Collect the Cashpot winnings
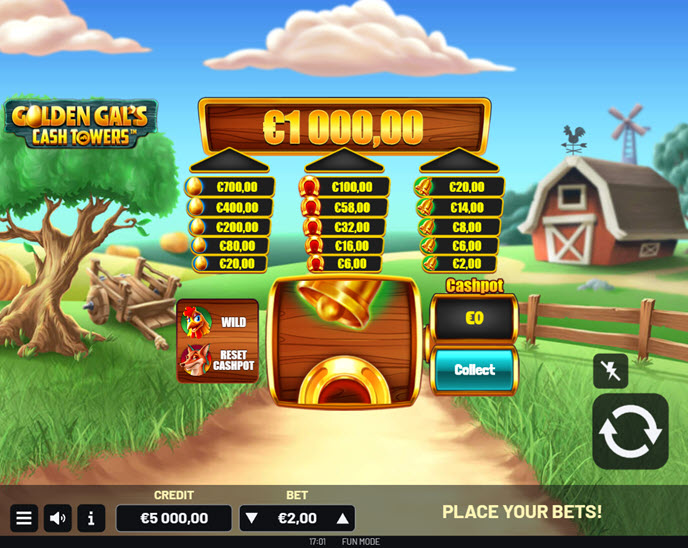Viewport: 688px width, 548px height. [474, 370]
